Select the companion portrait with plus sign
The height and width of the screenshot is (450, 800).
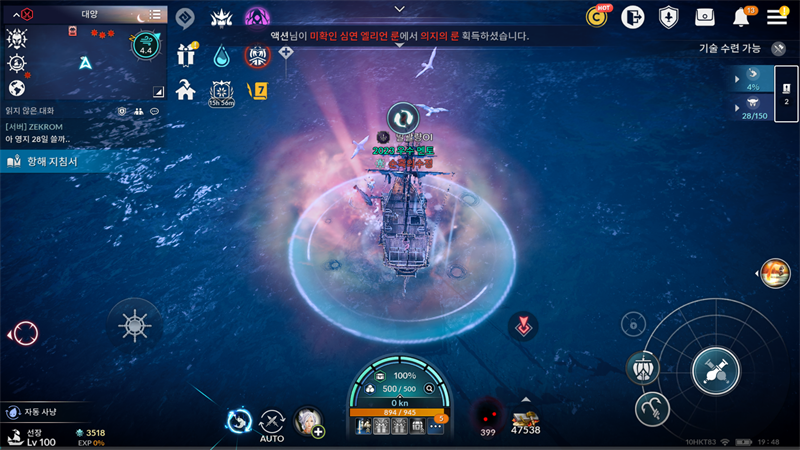[308, 421]
